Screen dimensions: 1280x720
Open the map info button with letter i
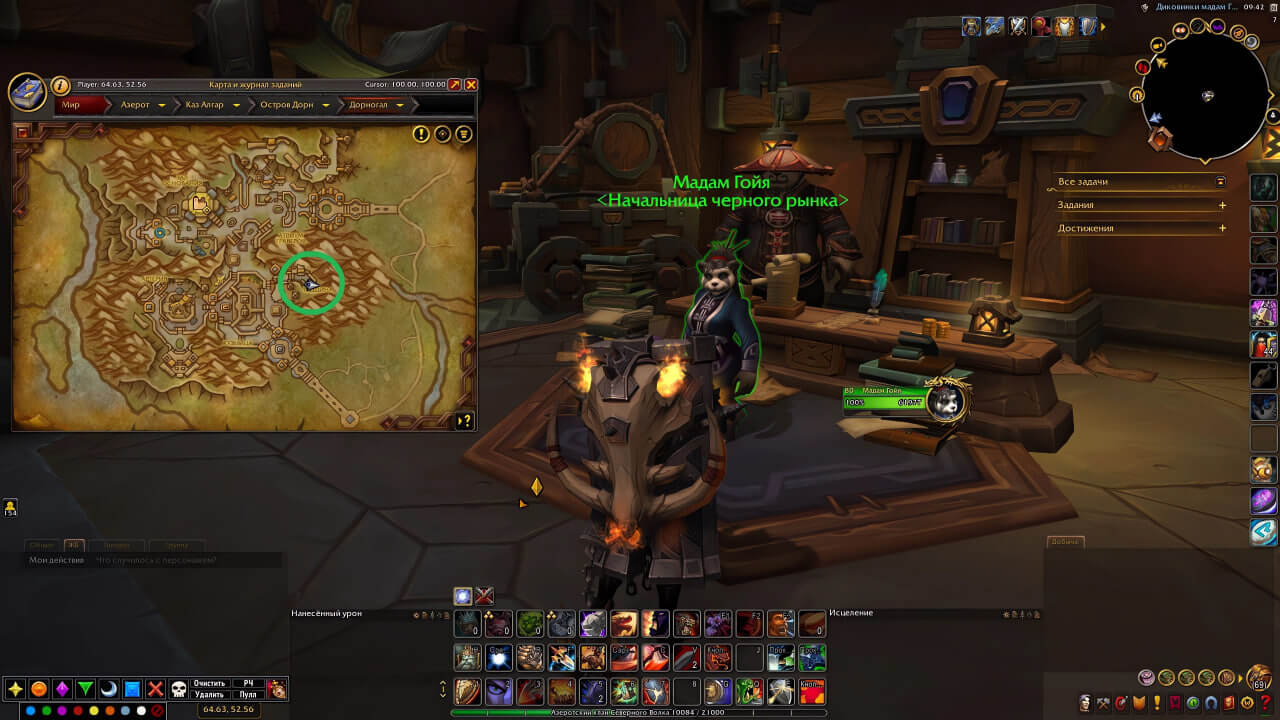tap(60, 86)
